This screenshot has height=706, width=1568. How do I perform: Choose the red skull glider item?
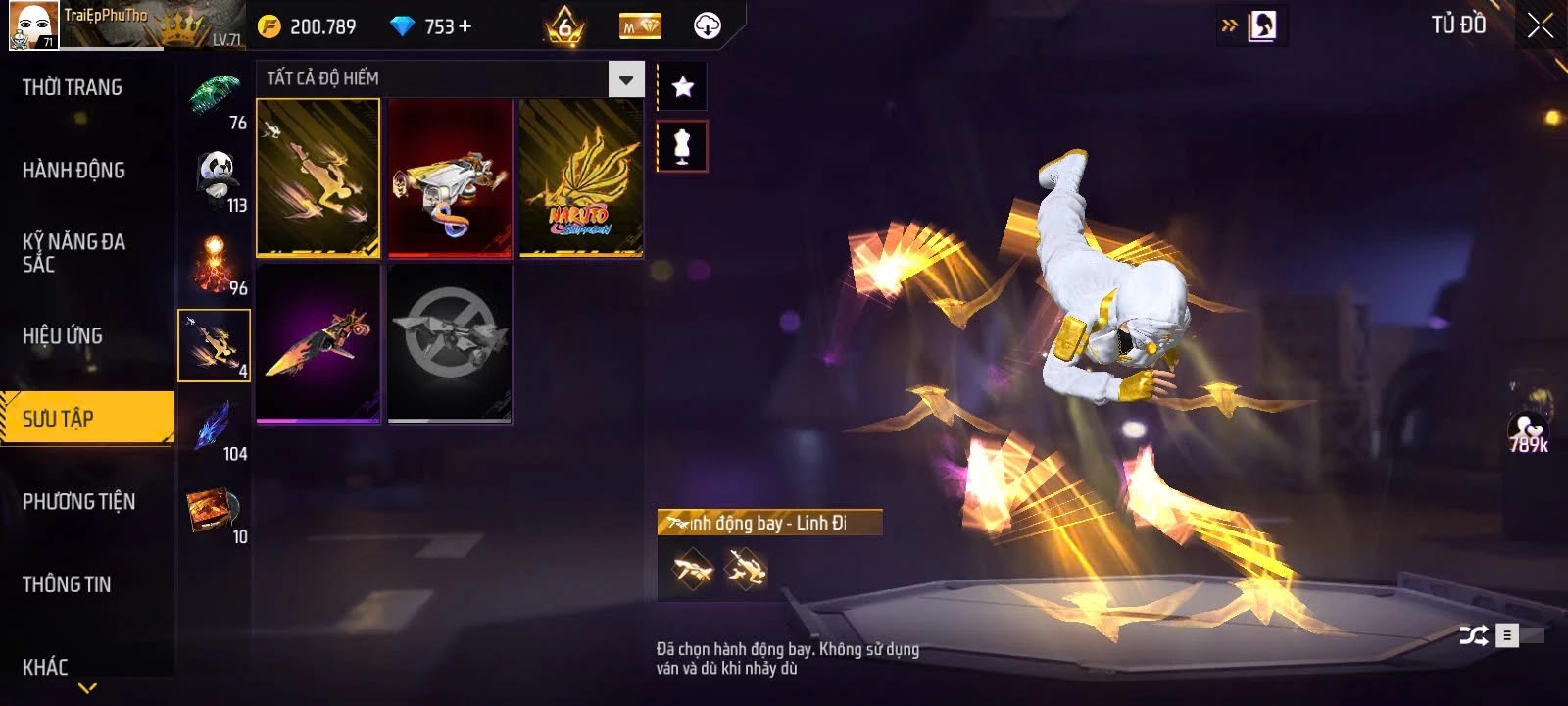click(450, 177)
